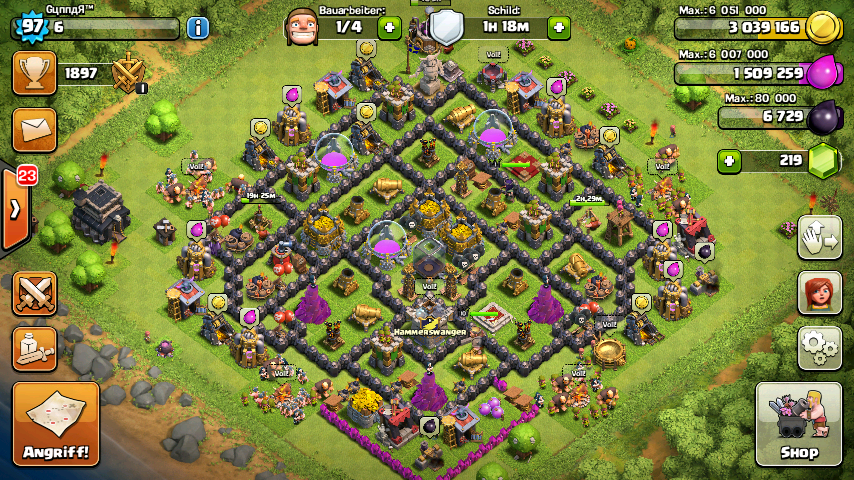Open the mail inbox envelope
Image resolution: width=854 pixels, height=480 pixels.
(x=34, y=130)
